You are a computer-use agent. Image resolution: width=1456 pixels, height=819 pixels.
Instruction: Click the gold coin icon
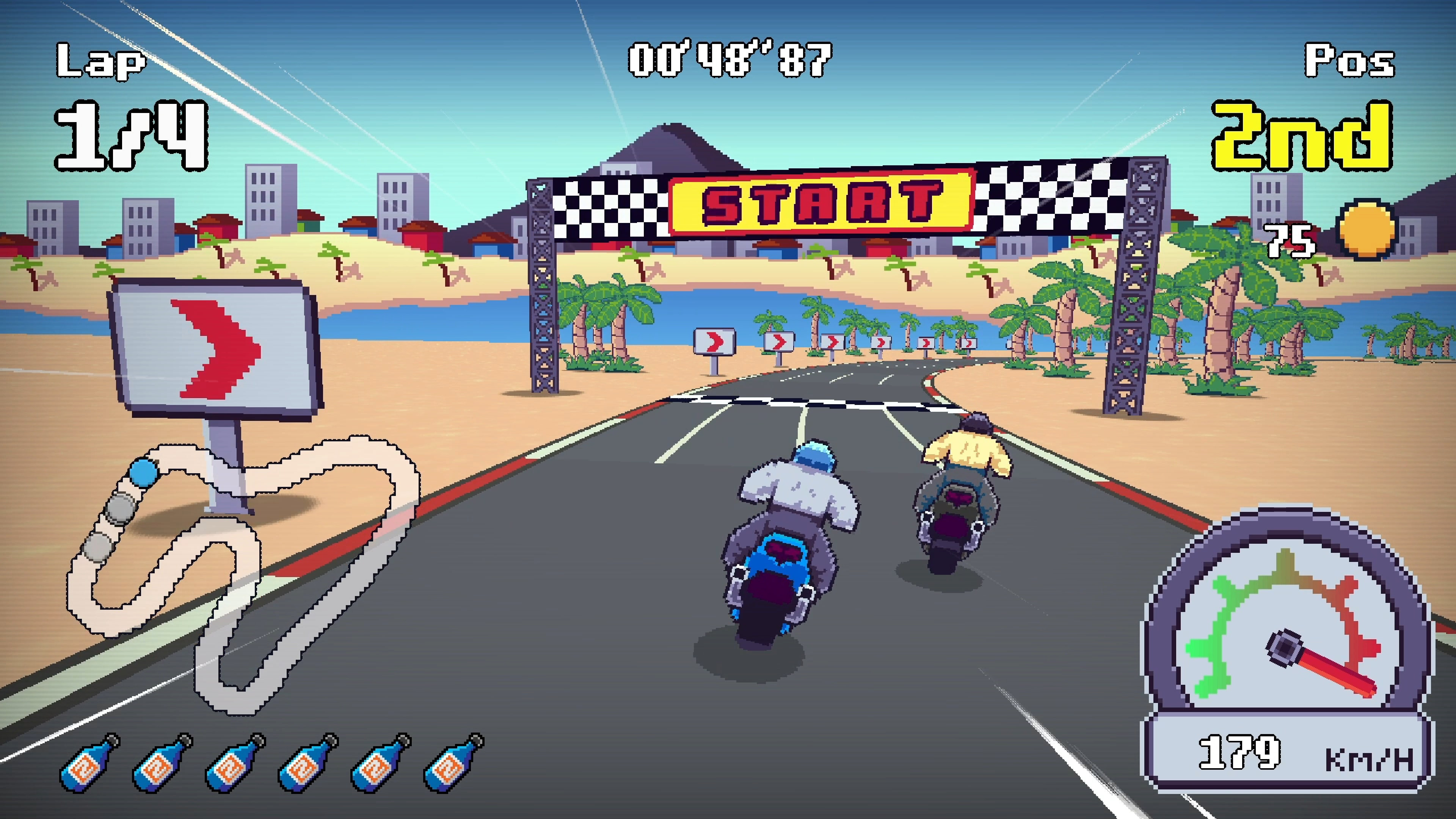pos(1366,229)
